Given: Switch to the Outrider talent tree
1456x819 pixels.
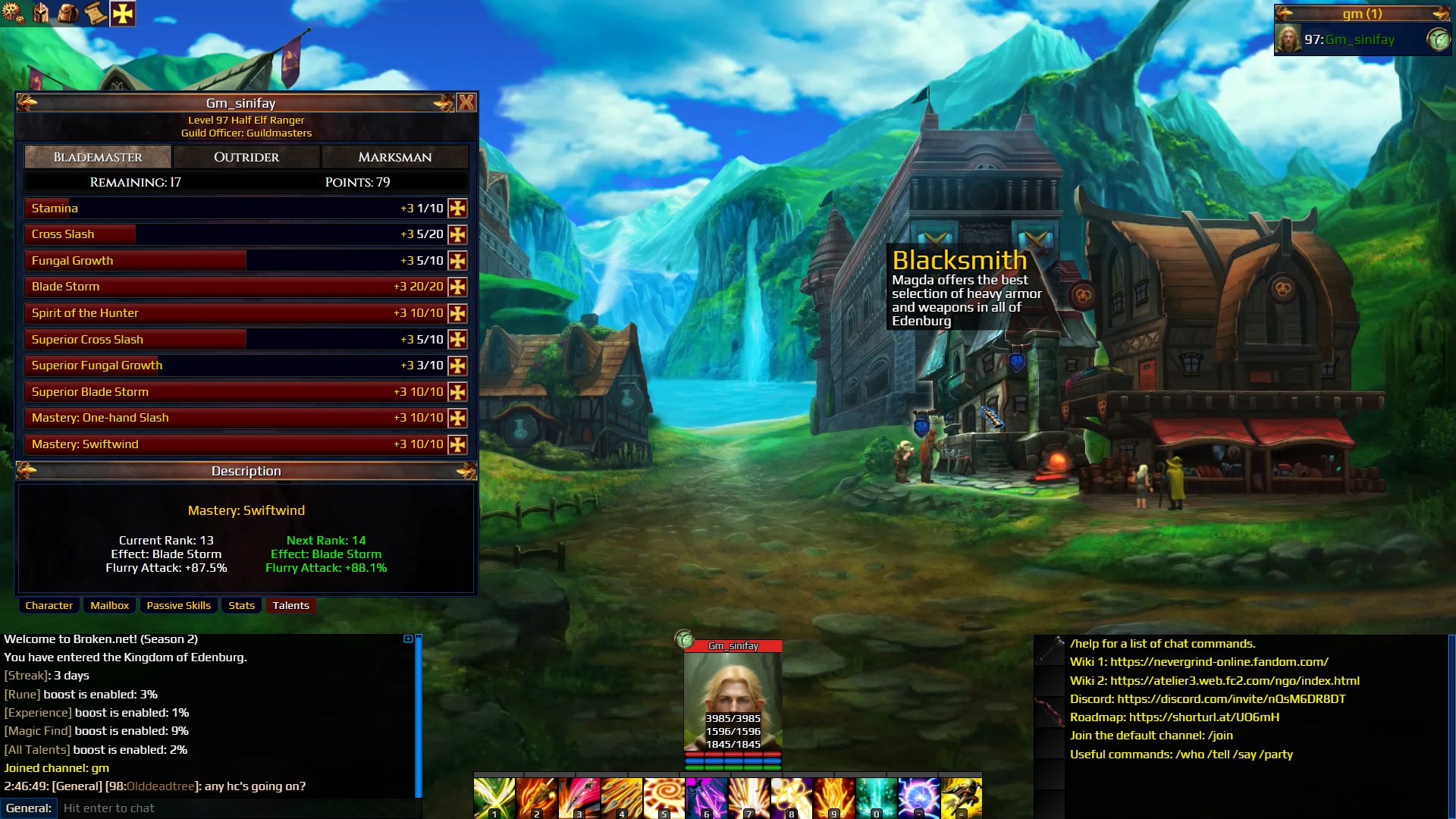Looking at the screenshot, I should point(246,157).
